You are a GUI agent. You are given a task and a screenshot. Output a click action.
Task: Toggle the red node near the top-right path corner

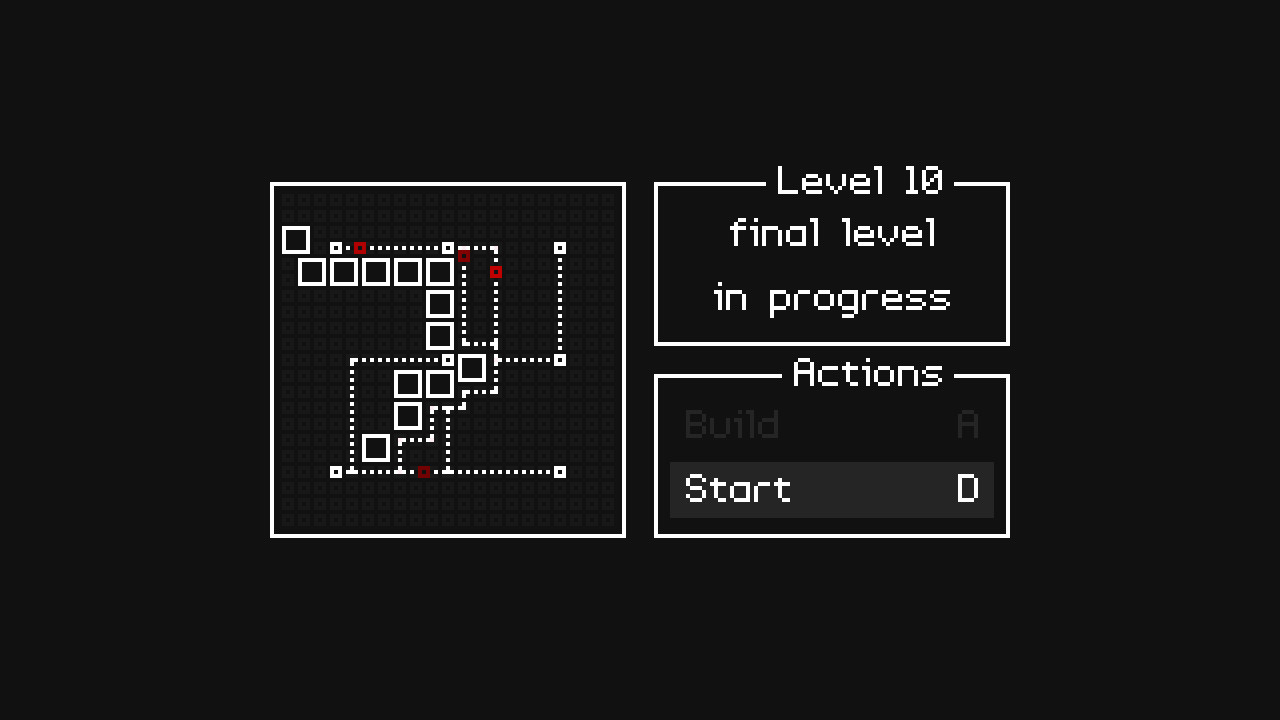(x=496, y=271)
